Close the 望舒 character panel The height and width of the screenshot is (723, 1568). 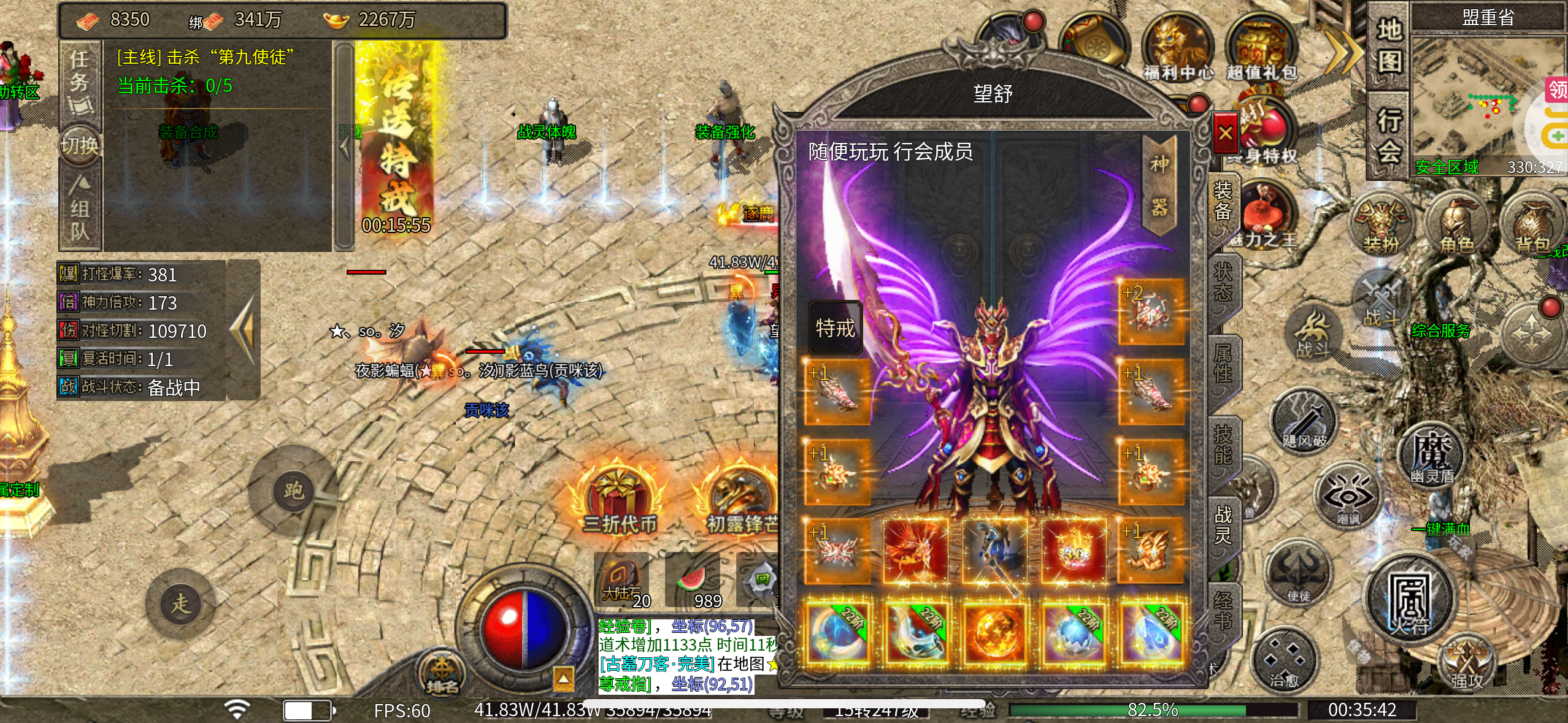coord(1225,133)
